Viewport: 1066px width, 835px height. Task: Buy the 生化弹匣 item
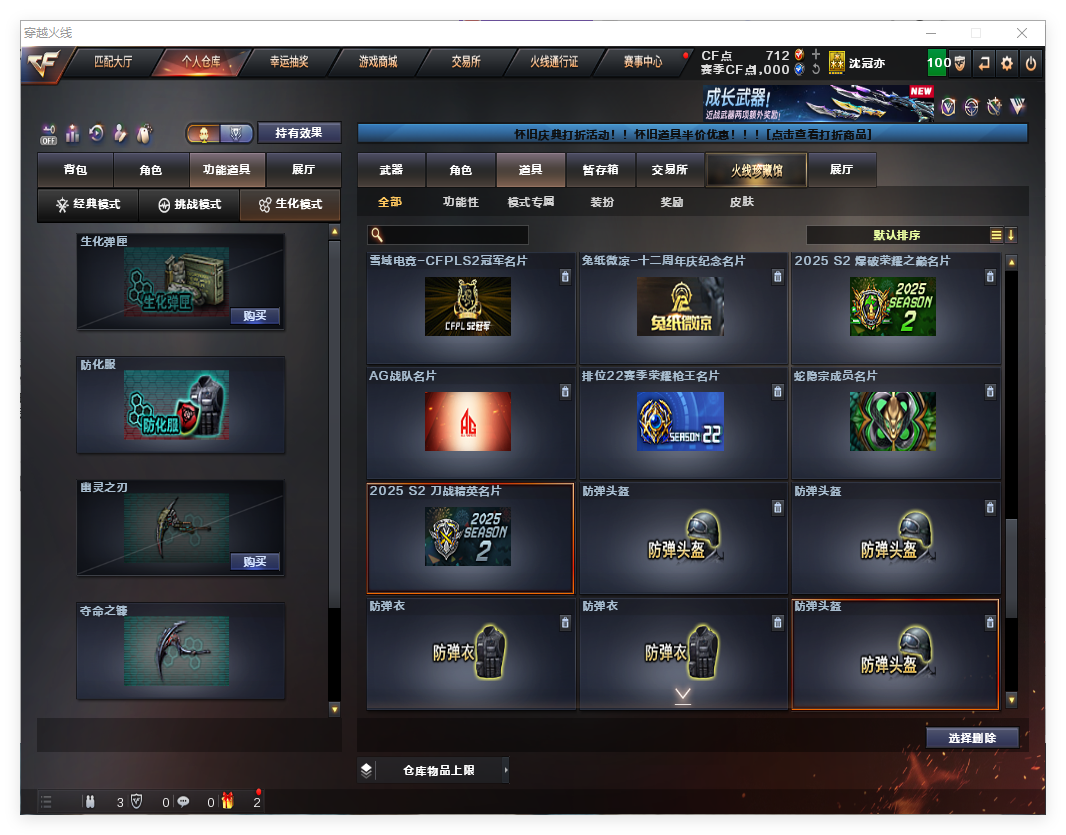point(254,316)
